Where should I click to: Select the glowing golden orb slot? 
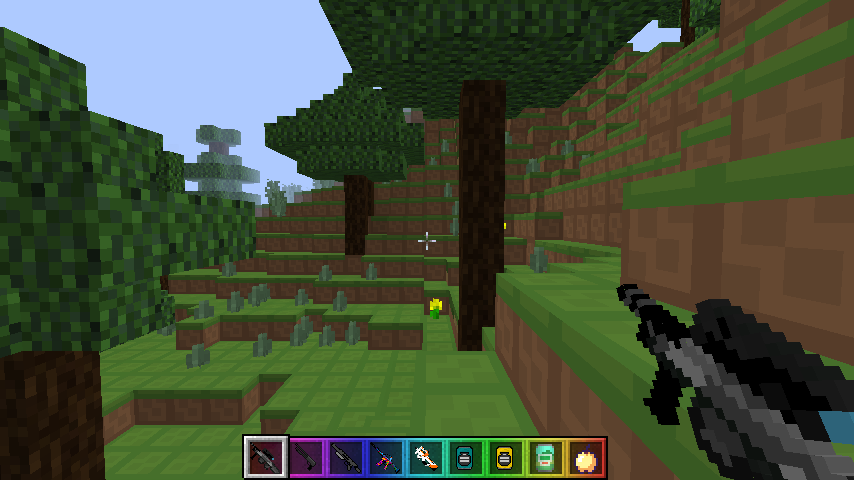click(x=585, y=458)
